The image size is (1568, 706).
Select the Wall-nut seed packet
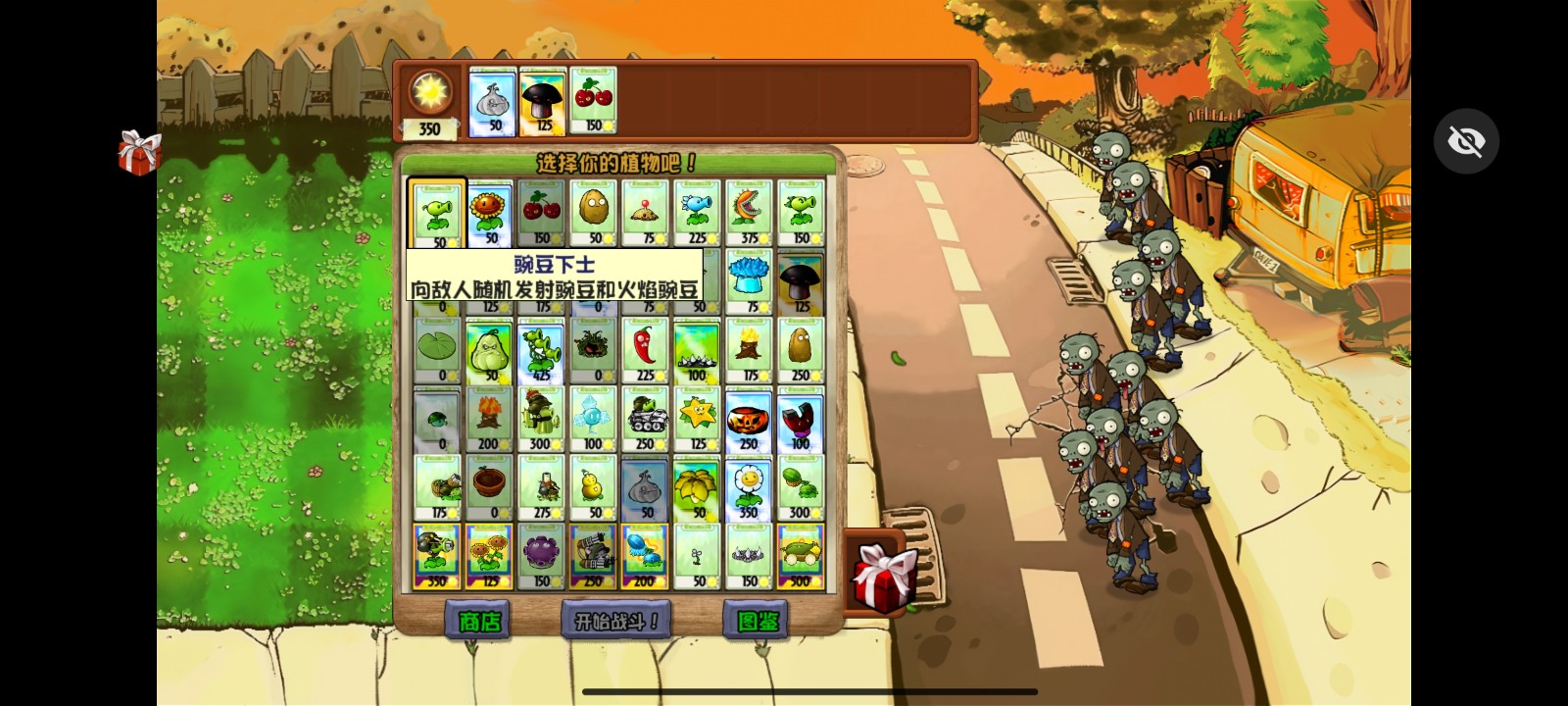(592, 211)
